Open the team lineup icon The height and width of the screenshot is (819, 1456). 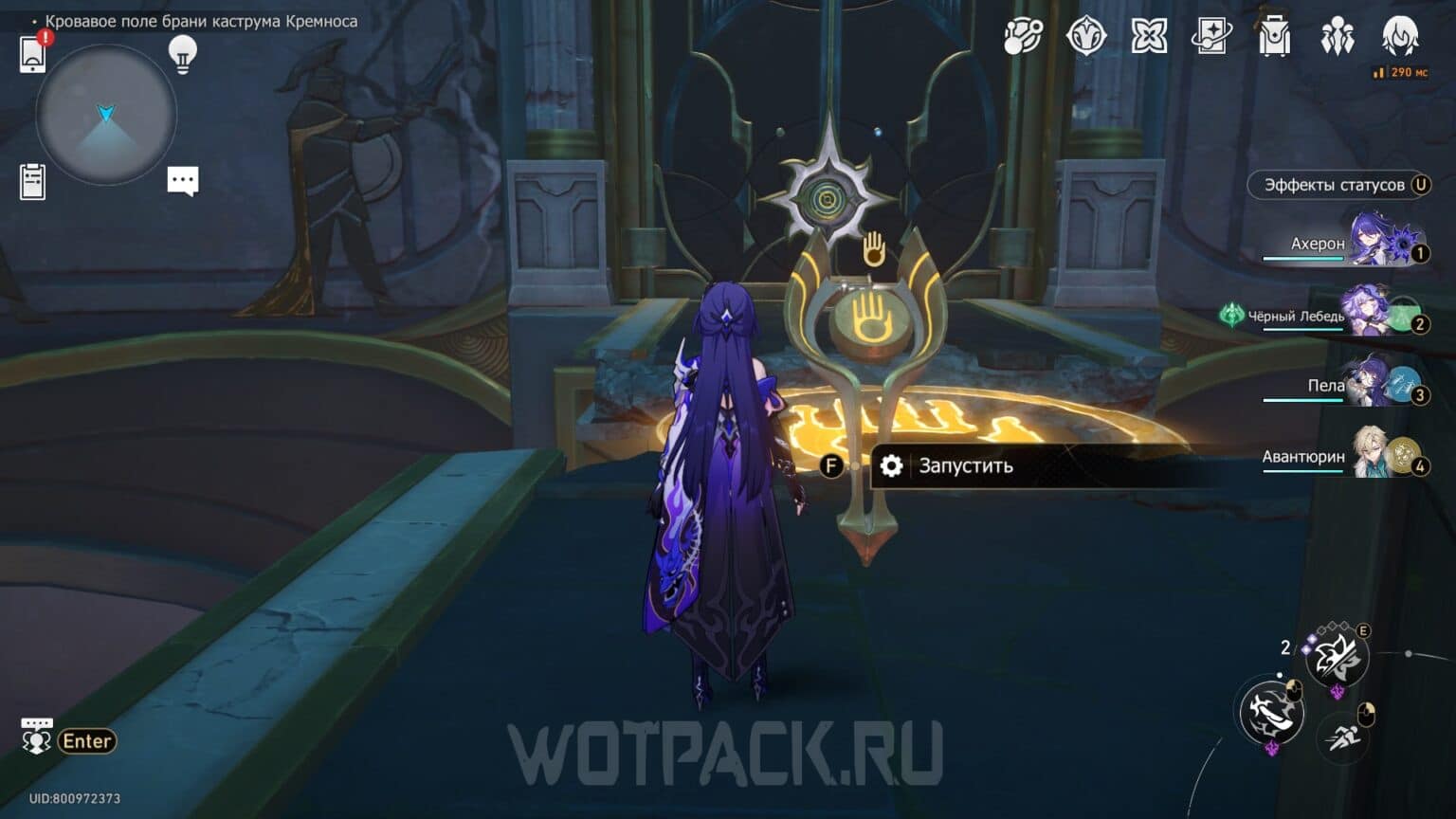click(x=1337, y=38)
